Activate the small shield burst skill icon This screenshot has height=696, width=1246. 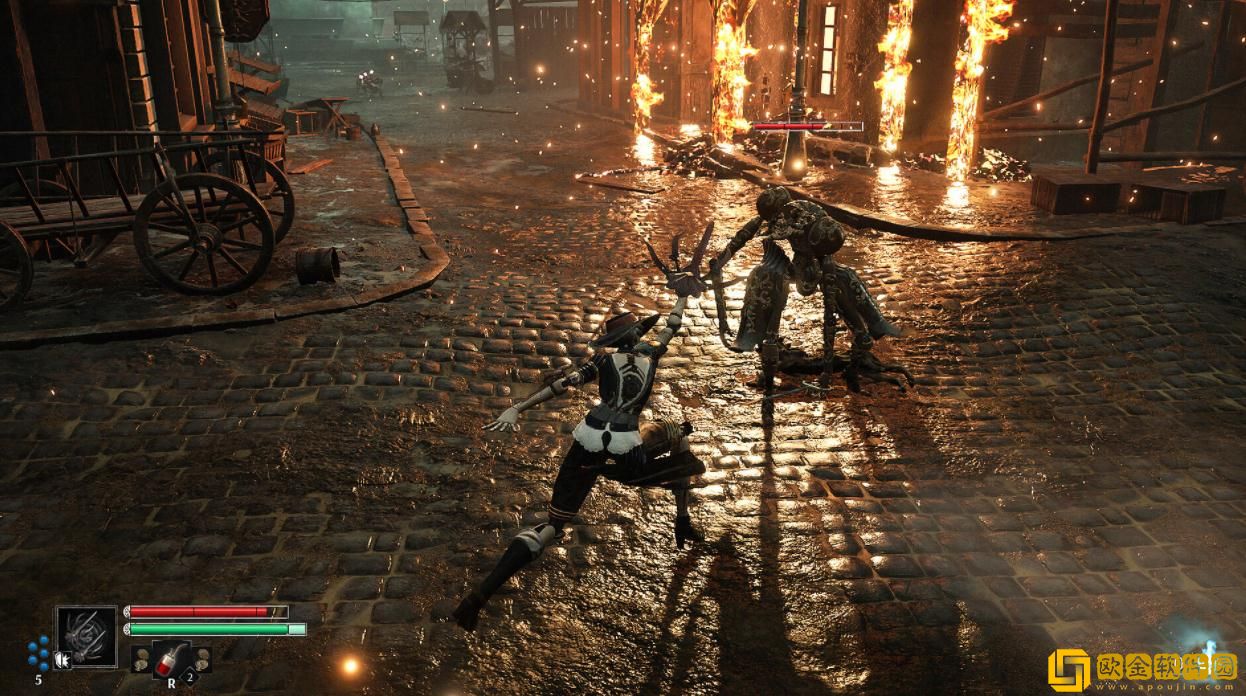(63, 659)
